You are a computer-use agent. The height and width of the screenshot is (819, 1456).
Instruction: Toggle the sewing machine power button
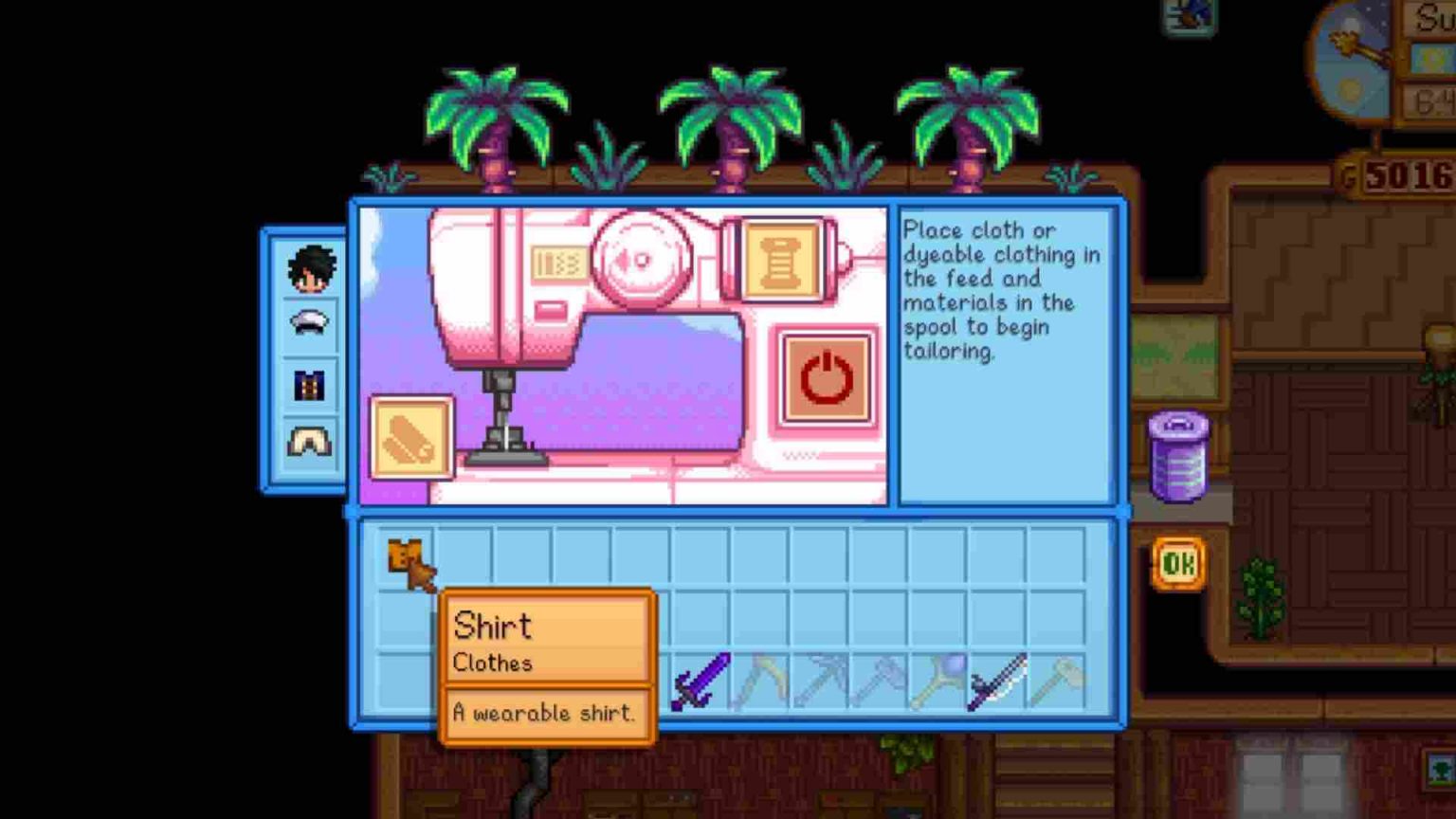click(826, 376)
